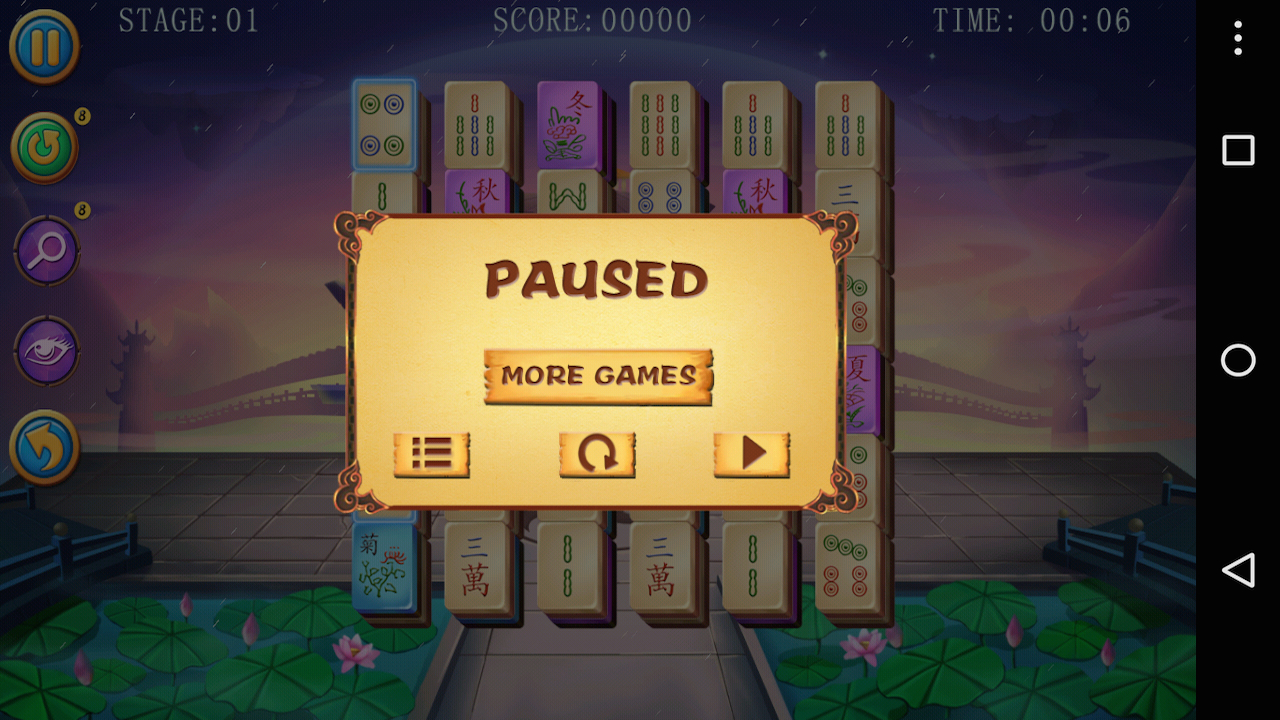Image resolution: width=1280 pixels, height=720 pixels.
Task: Use the eye reveal power-up
Action: [44, 352]
